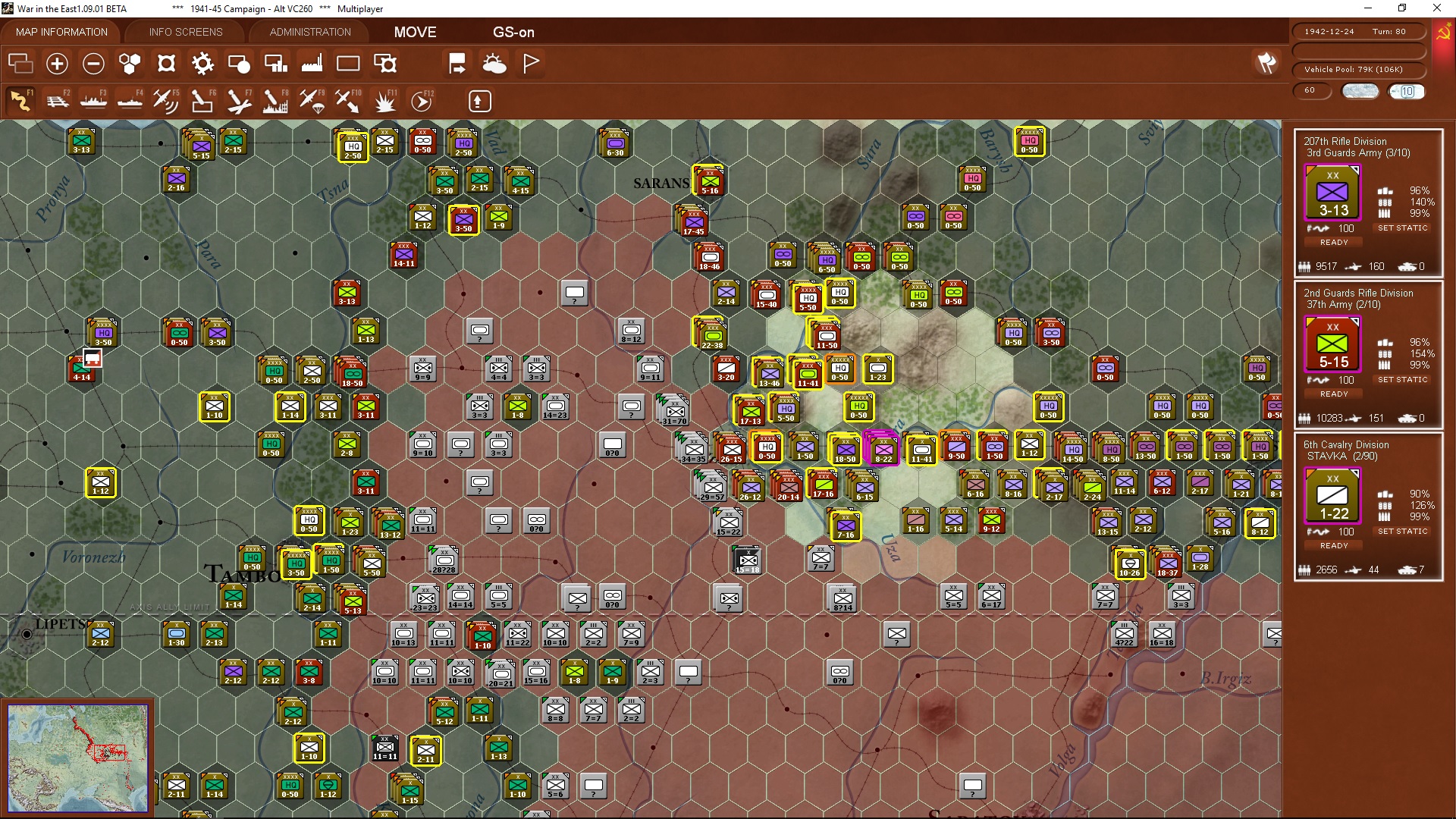
Task: Switch to the MAP INFORMATION tab
Action: point(61,32)
